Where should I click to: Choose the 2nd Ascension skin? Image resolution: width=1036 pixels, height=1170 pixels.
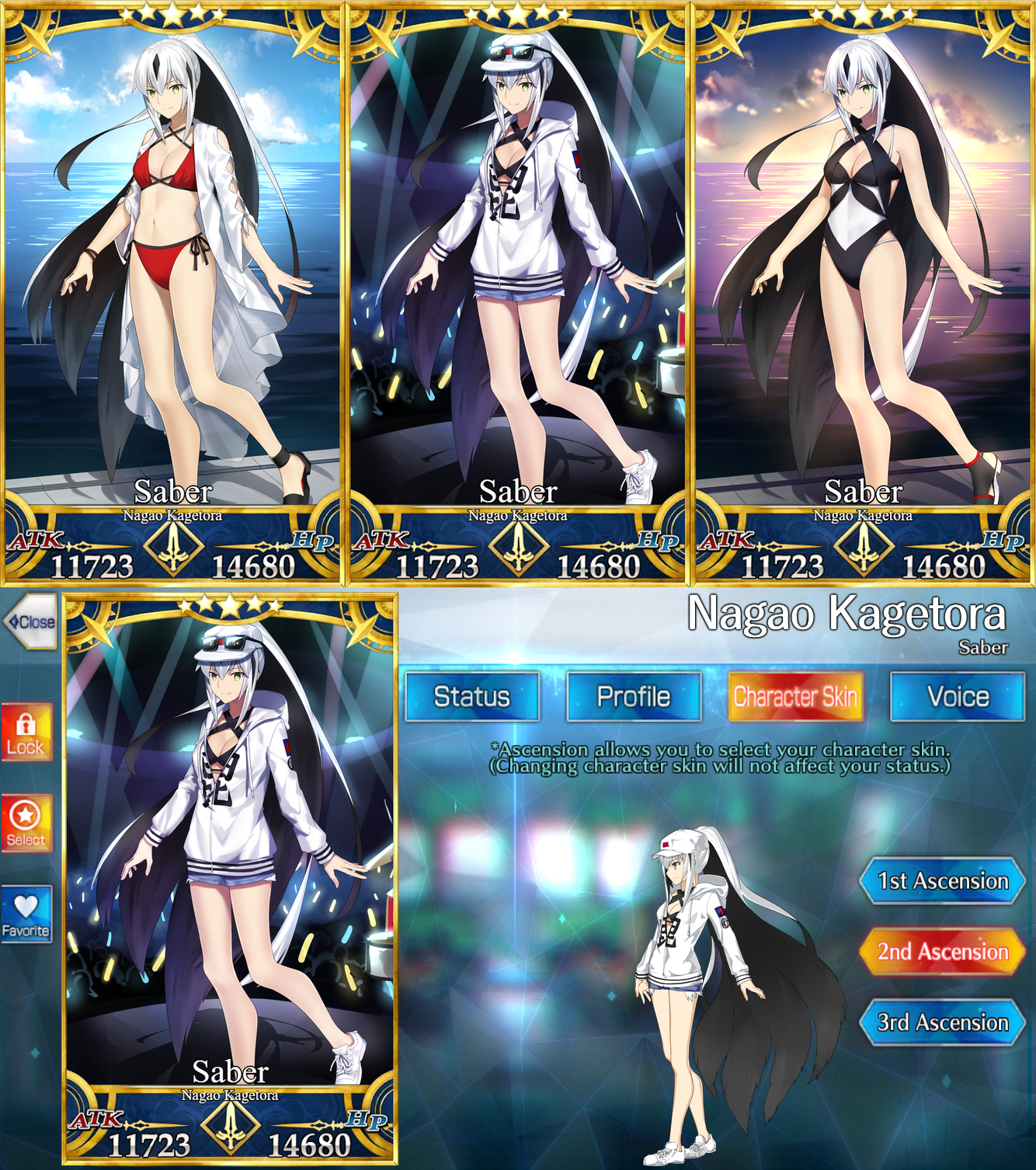[x=942, y=950]
